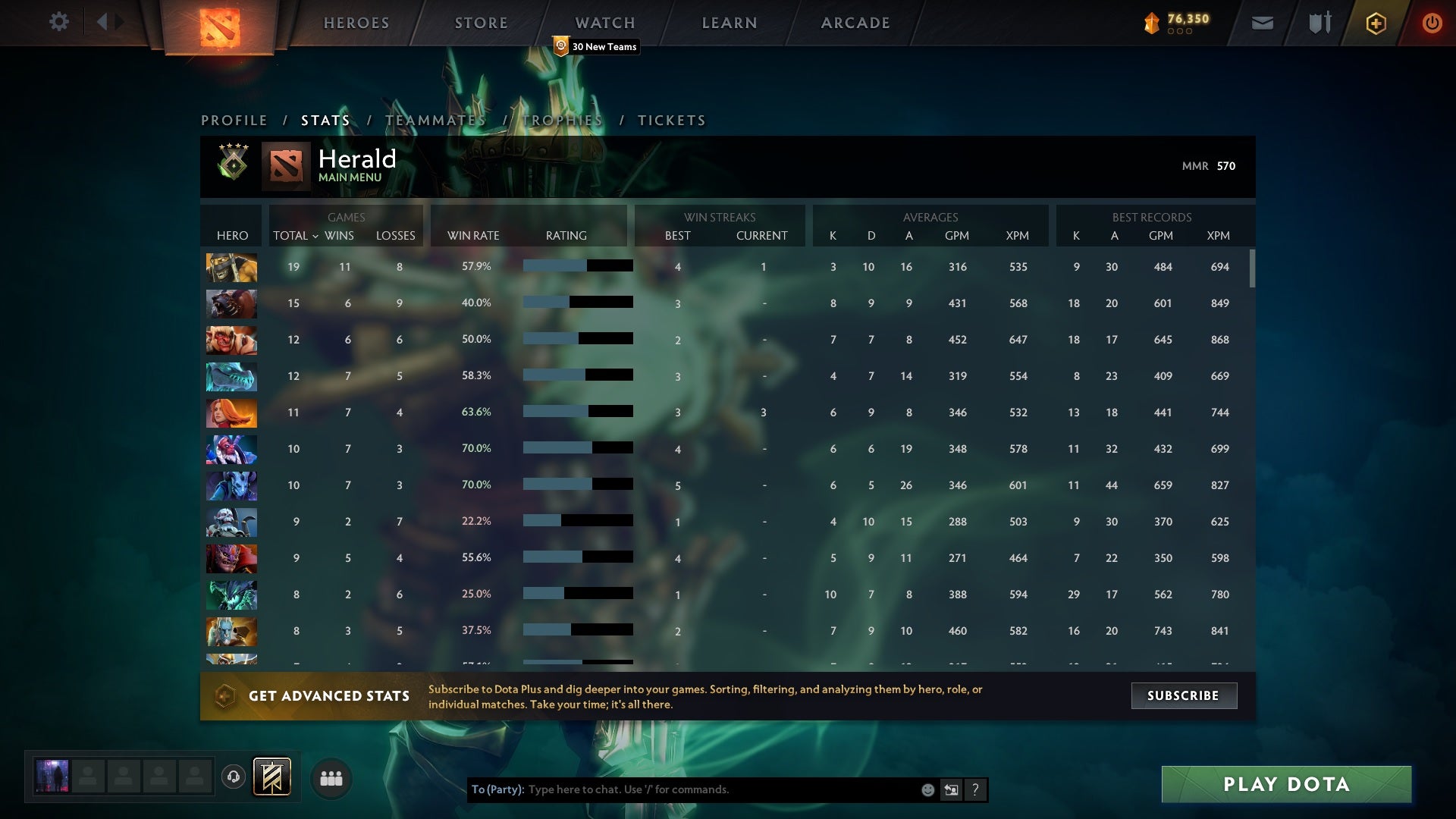Click the screenshot share icon beside chat

pos(952,789)
